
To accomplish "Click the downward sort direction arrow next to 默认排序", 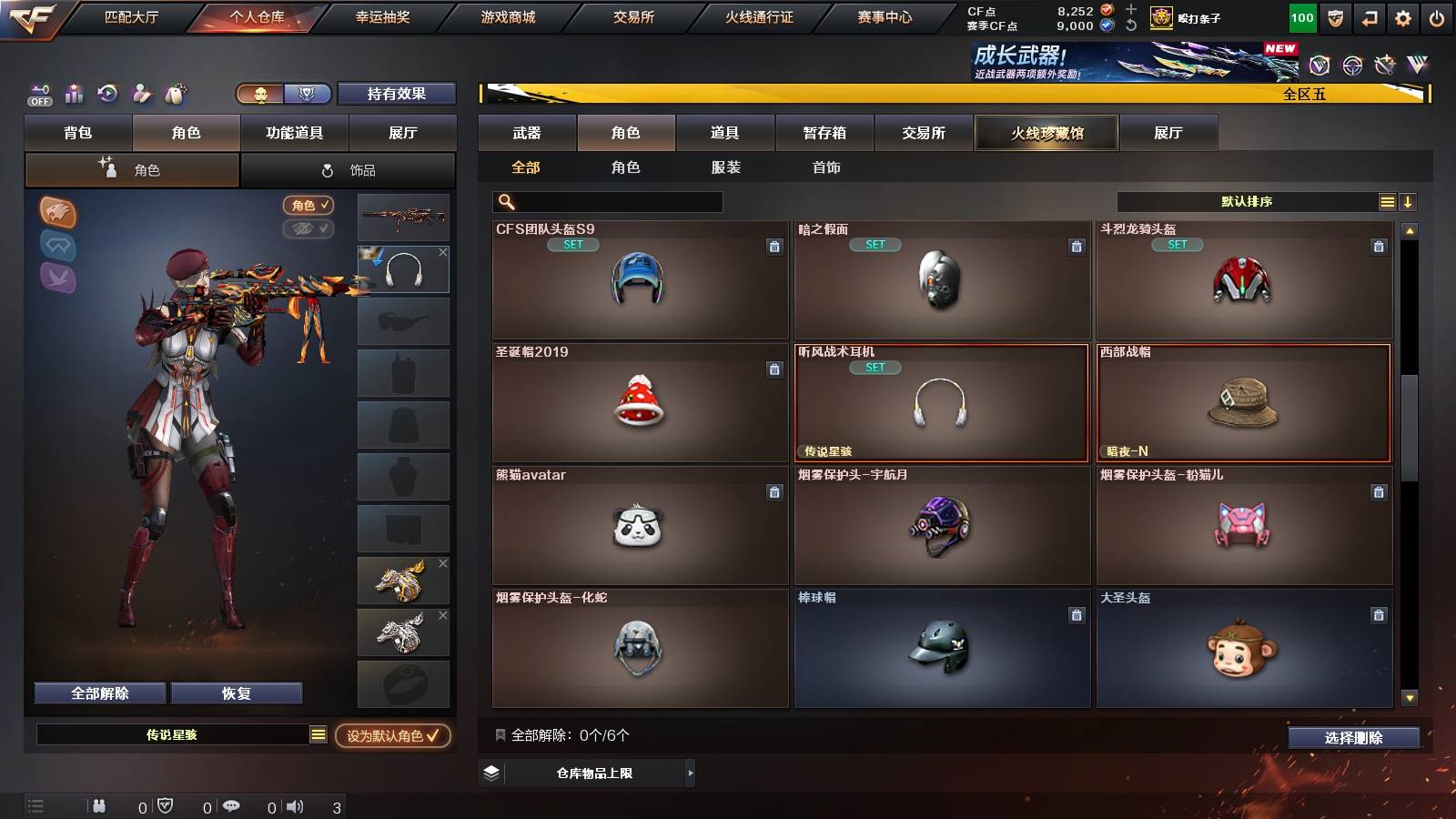I will click(x=1407, y=201).
